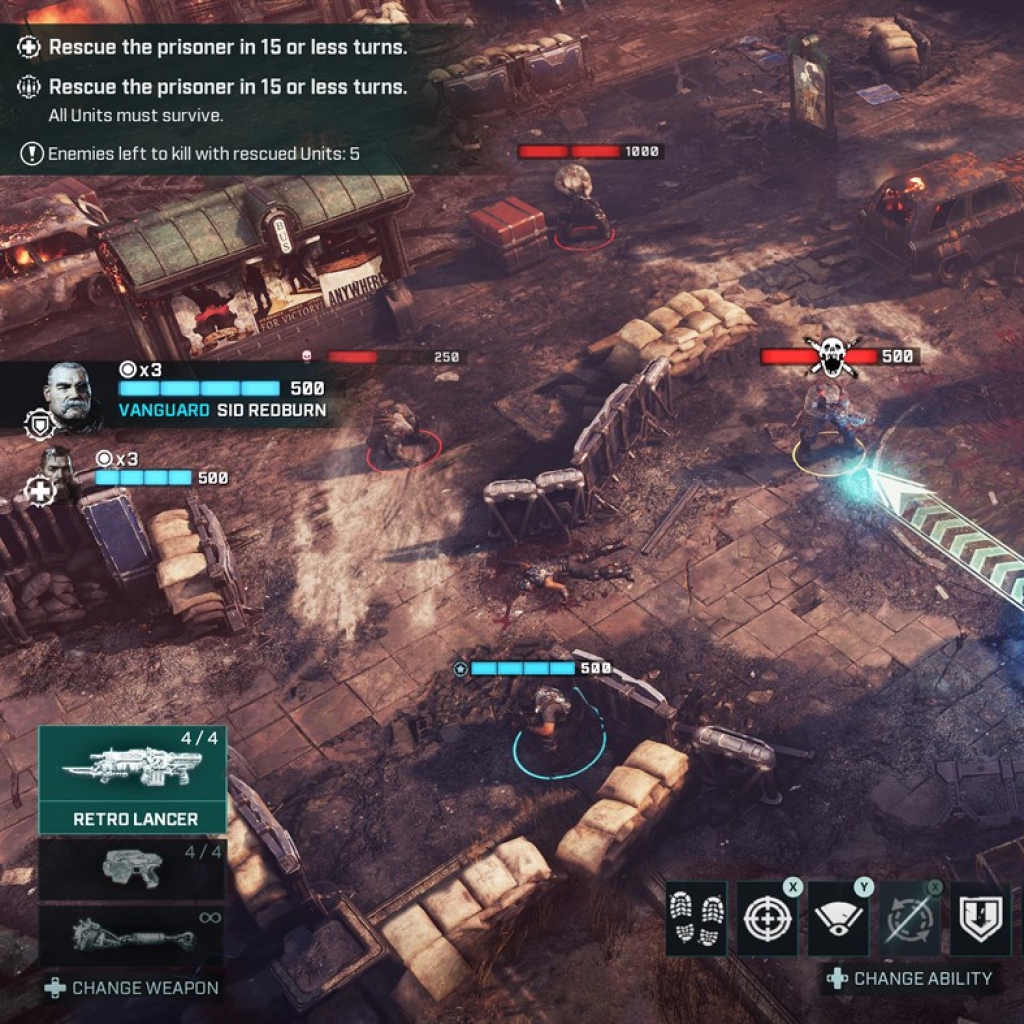Image resolution: width=1024 pixels, height=1024 pixels.
Task: Target the enemy with 1000 health
Action: coord(580,205)
